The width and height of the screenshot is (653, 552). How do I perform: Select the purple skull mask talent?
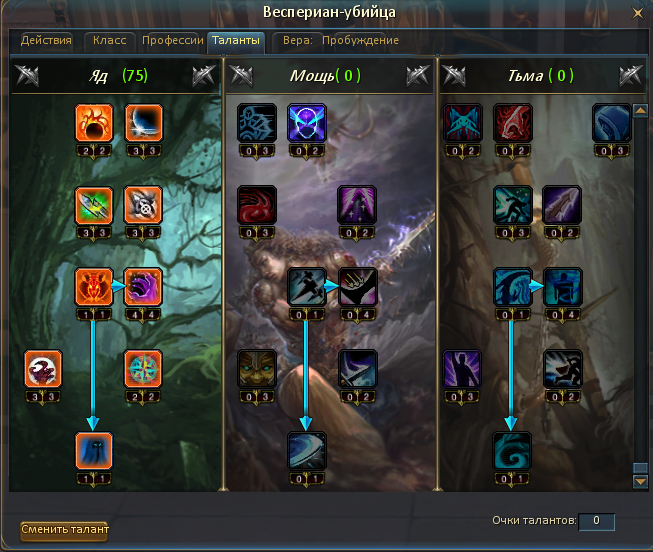[306, 123]
